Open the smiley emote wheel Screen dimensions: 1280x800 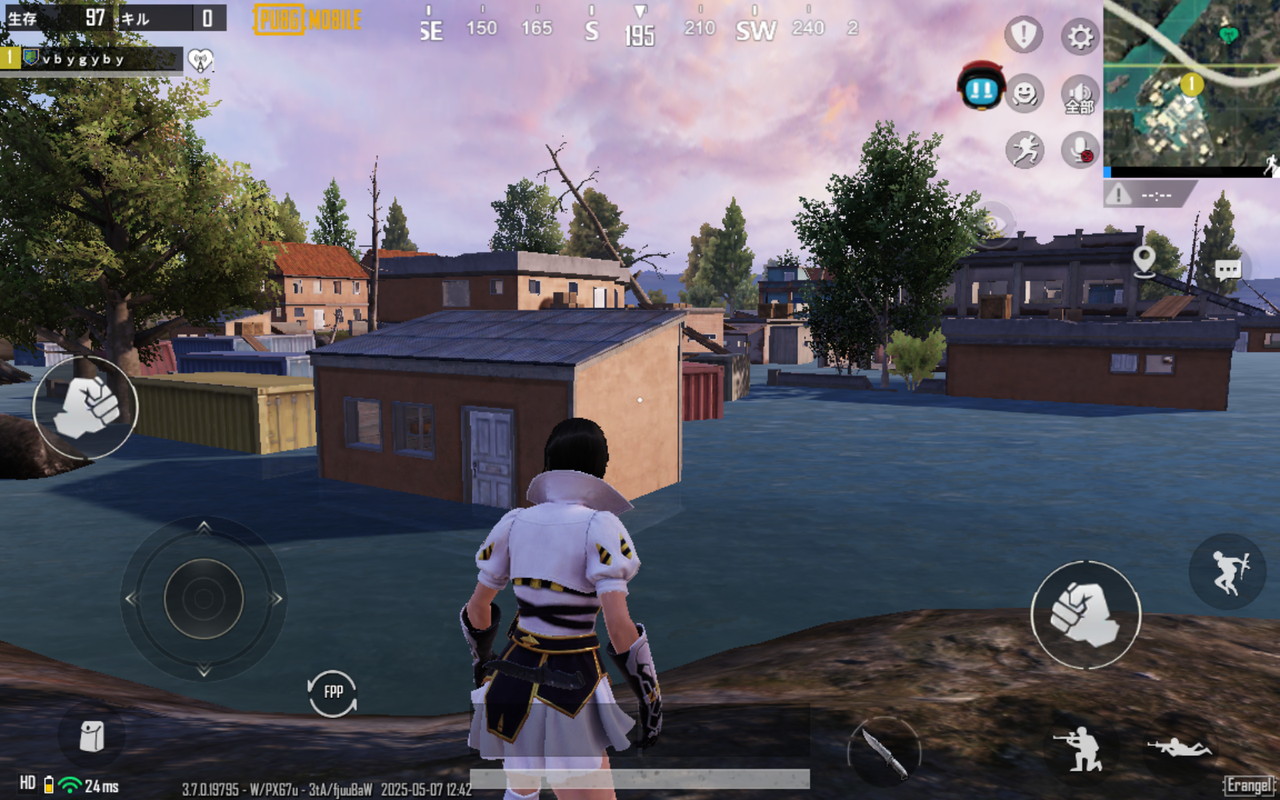[x=1025, y=93]
